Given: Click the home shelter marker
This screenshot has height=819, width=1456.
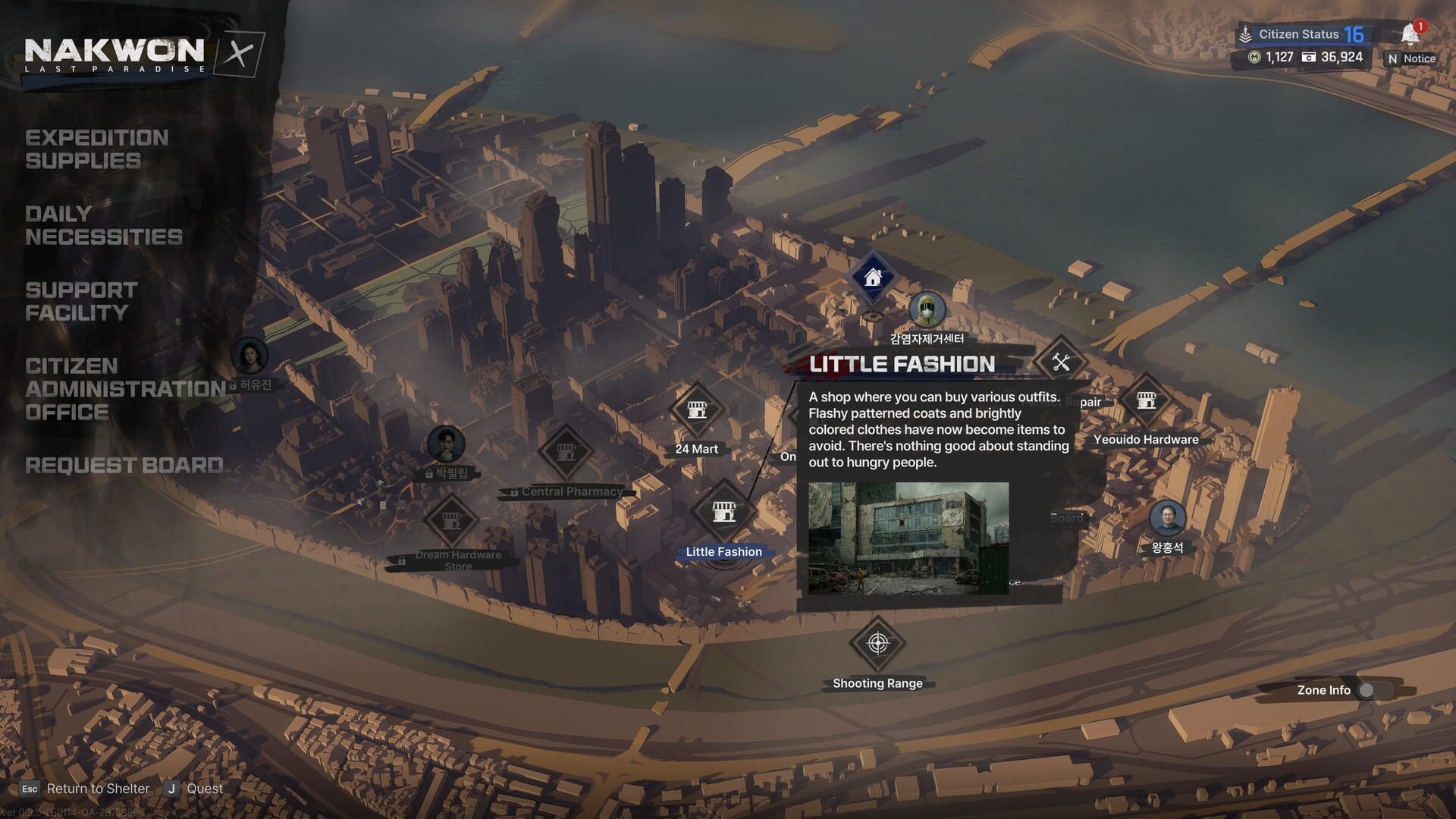Looking at the screenshot, I should point(873,278).
